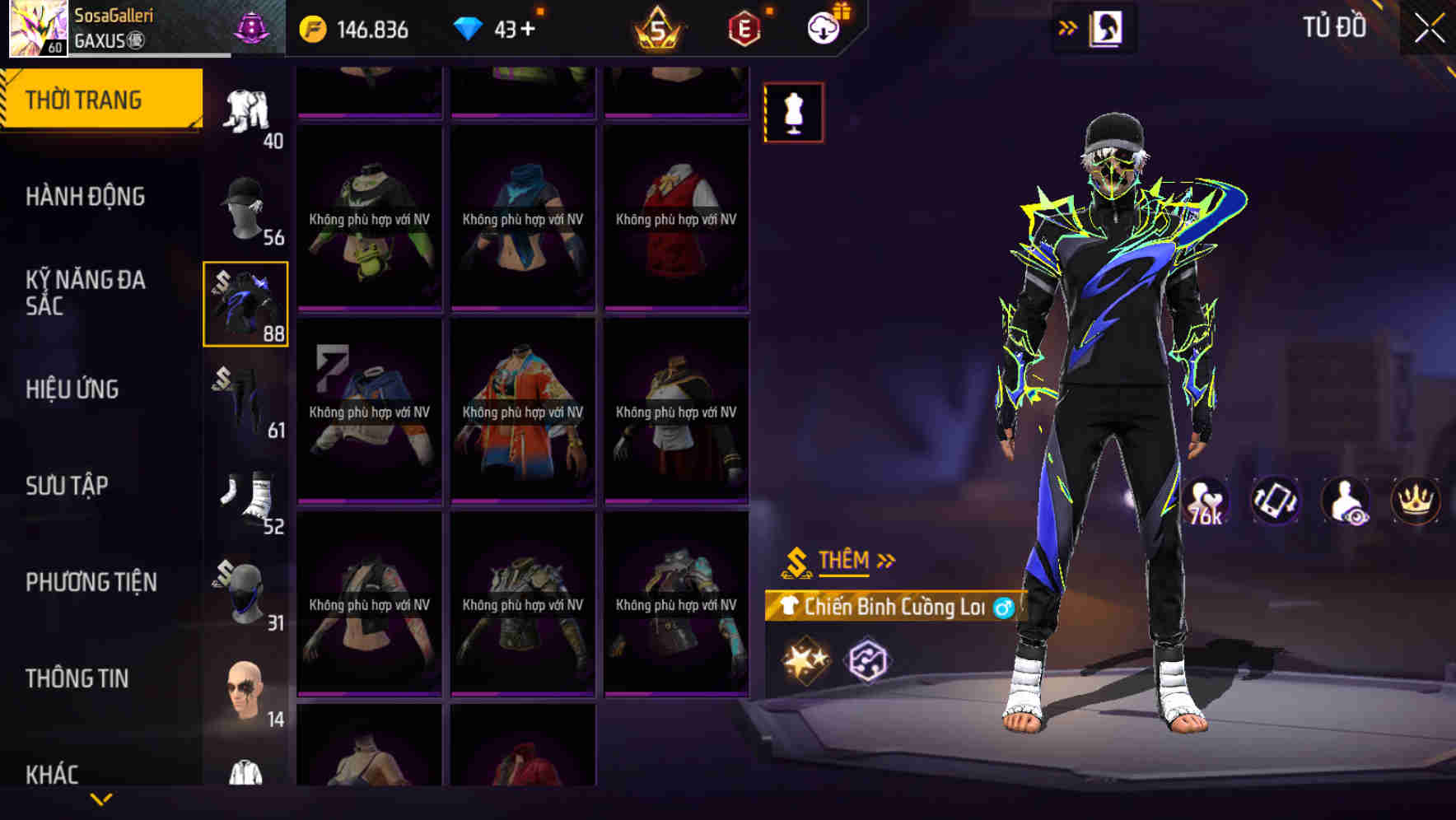This screenshot has width=1456, height=820.
Task: Select the equipped blue pants thumbnail labeled 88
Action: click(245, 302)
